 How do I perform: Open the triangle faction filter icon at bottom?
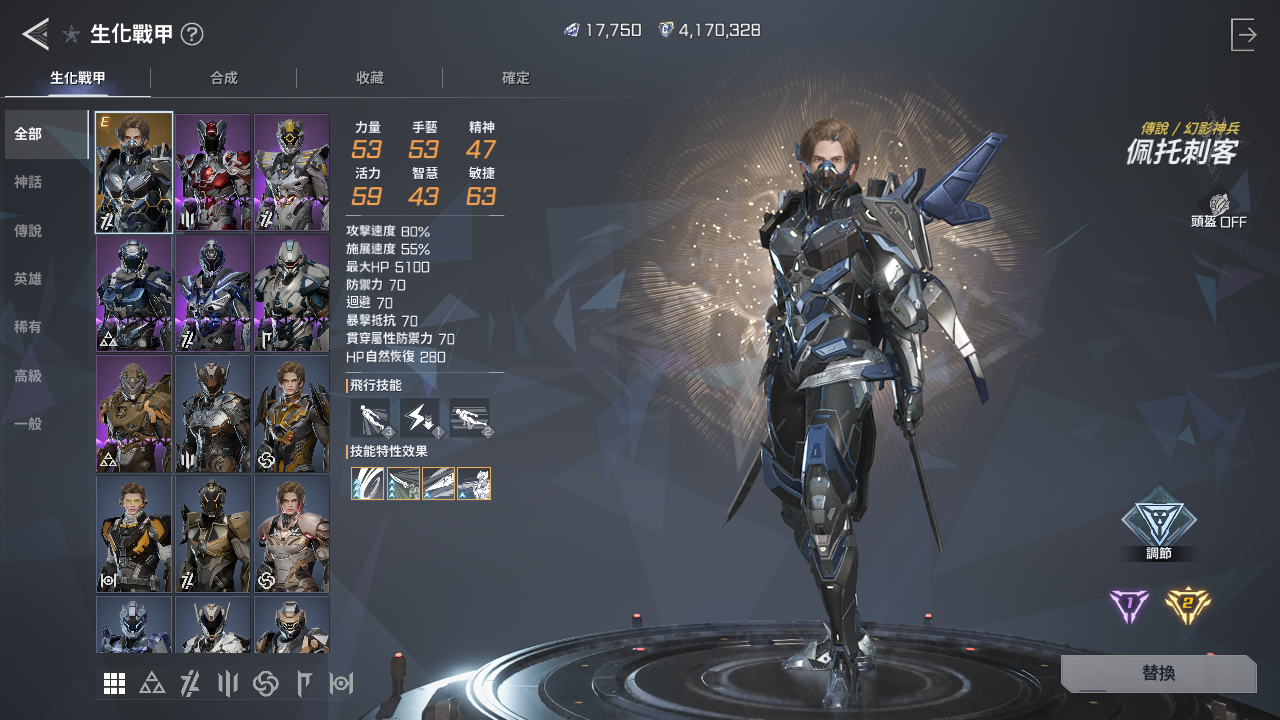(x=151, y=683)
